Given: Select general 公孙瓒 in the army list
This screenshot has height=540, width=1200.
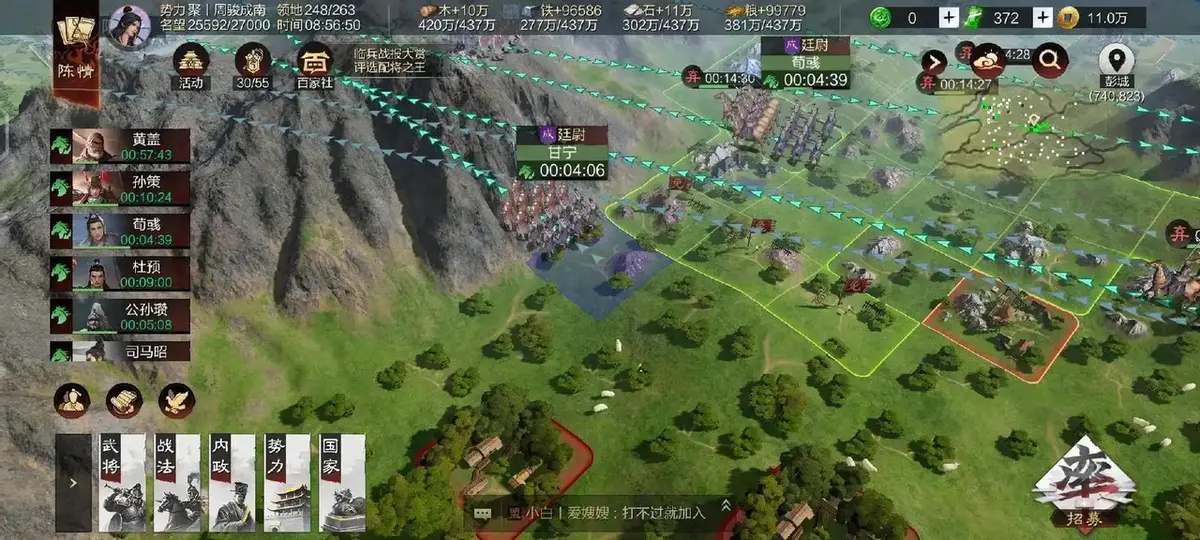Looking at the screenshot, I should (121, 316).
